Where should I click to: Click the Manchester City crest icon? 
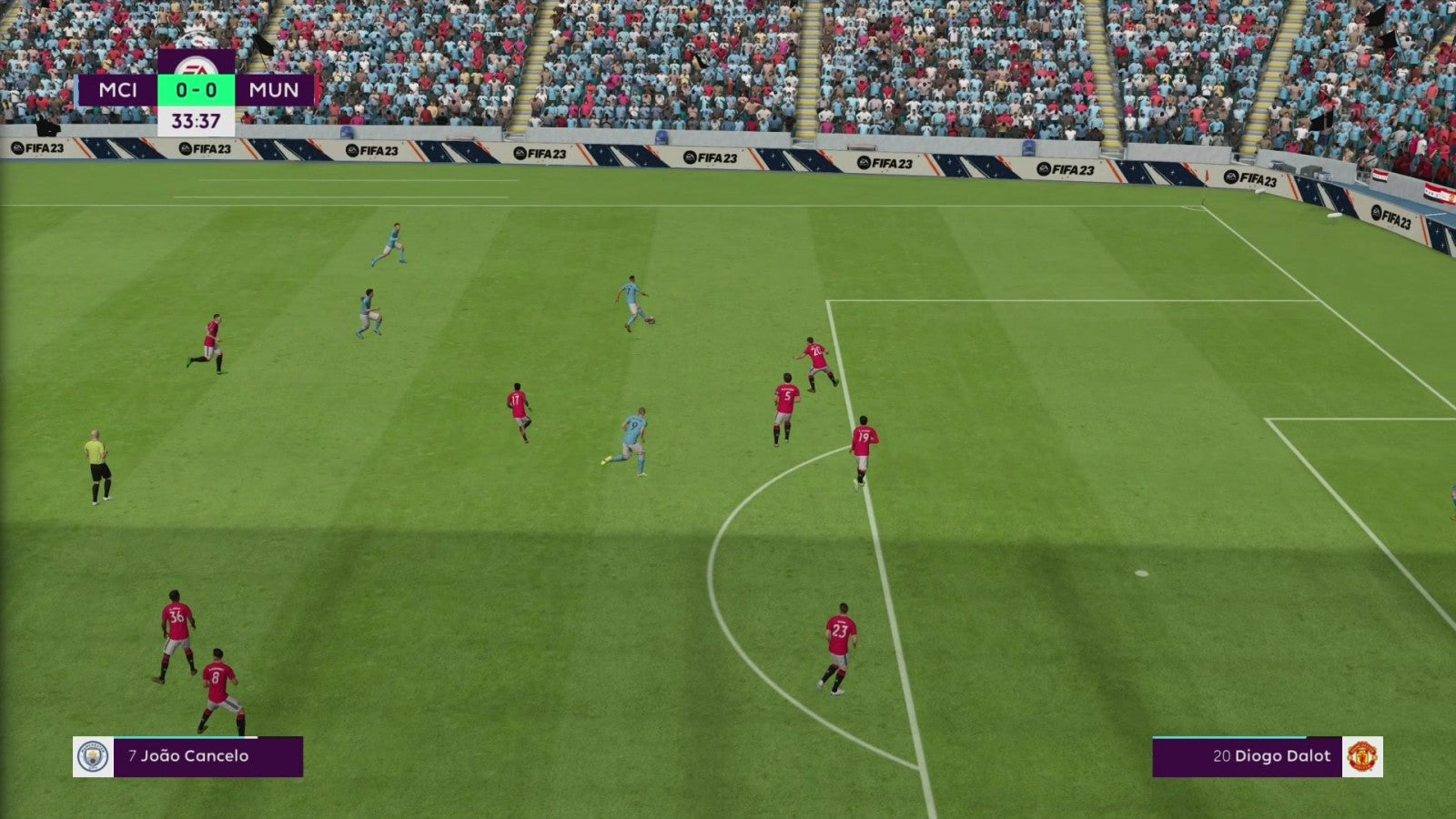[93, 756]
